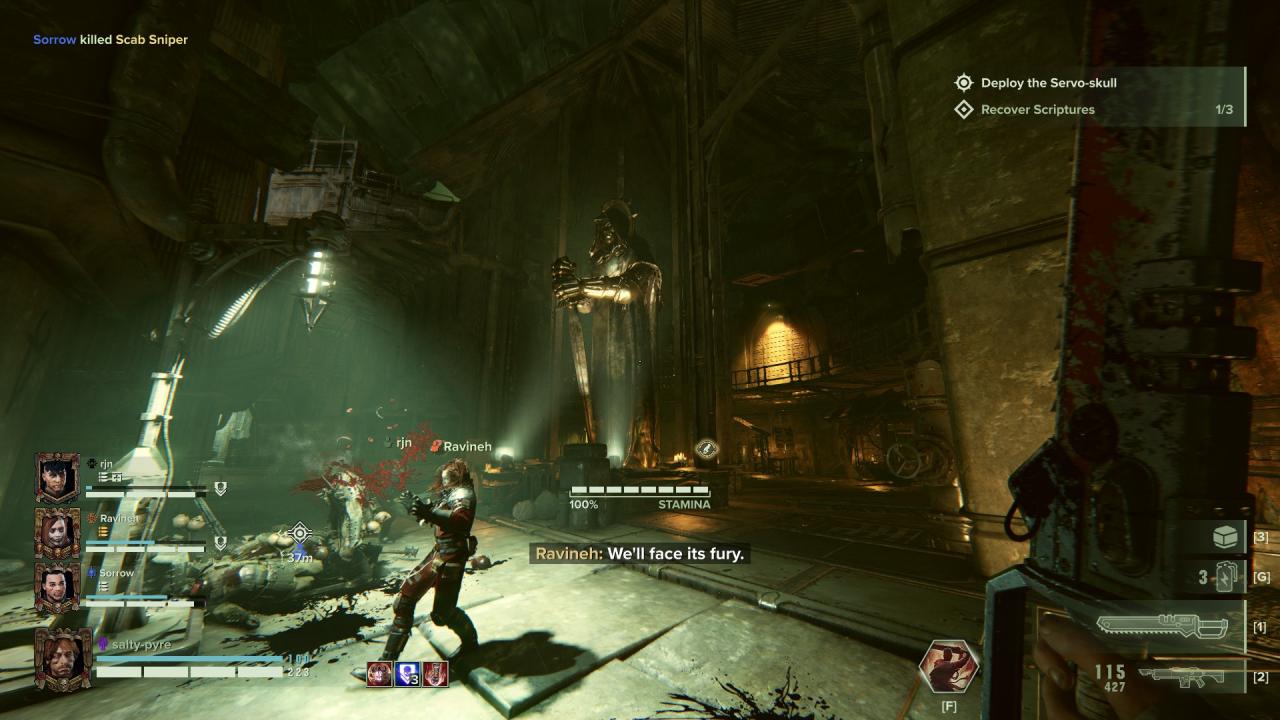
Task: Choose the crate item slot
Action: click(1226, 537)
